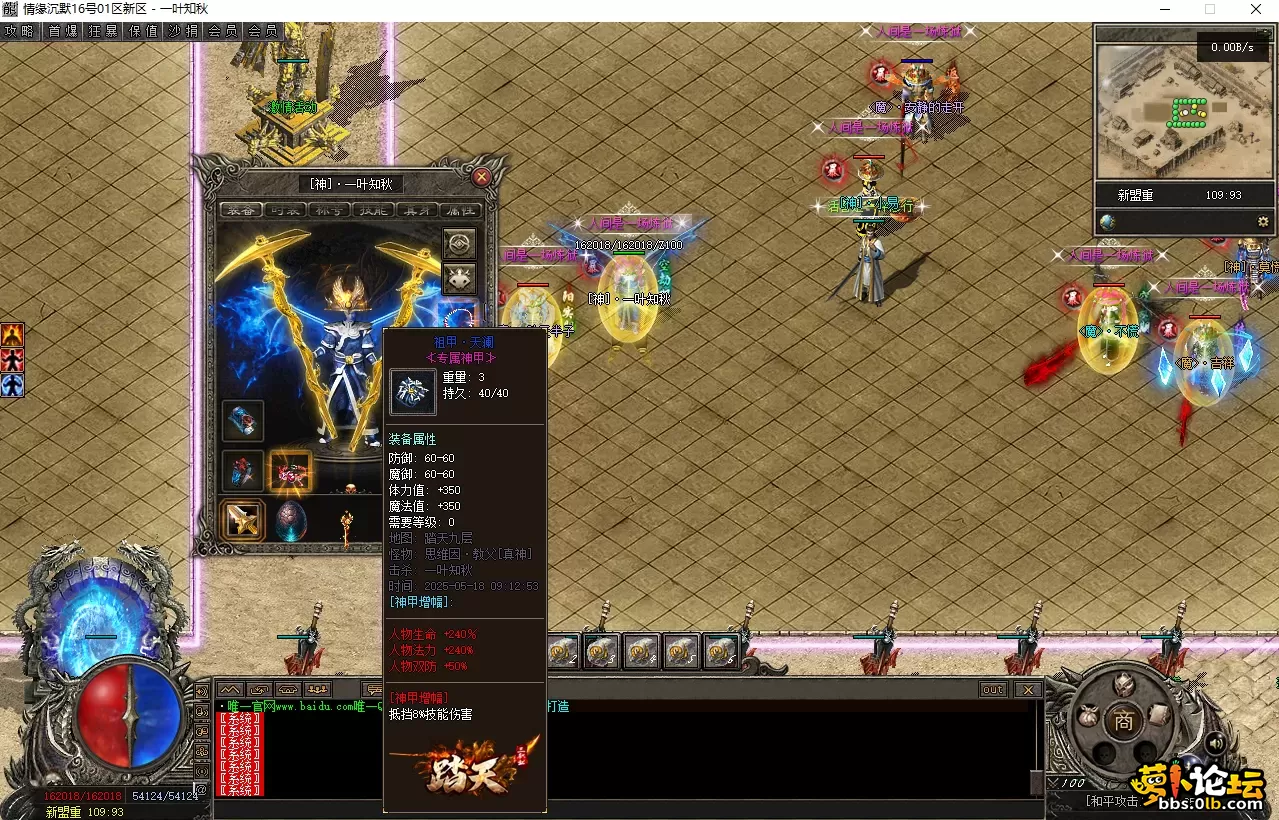Open the 攻略 guide menu

click(x=19, y=31)
